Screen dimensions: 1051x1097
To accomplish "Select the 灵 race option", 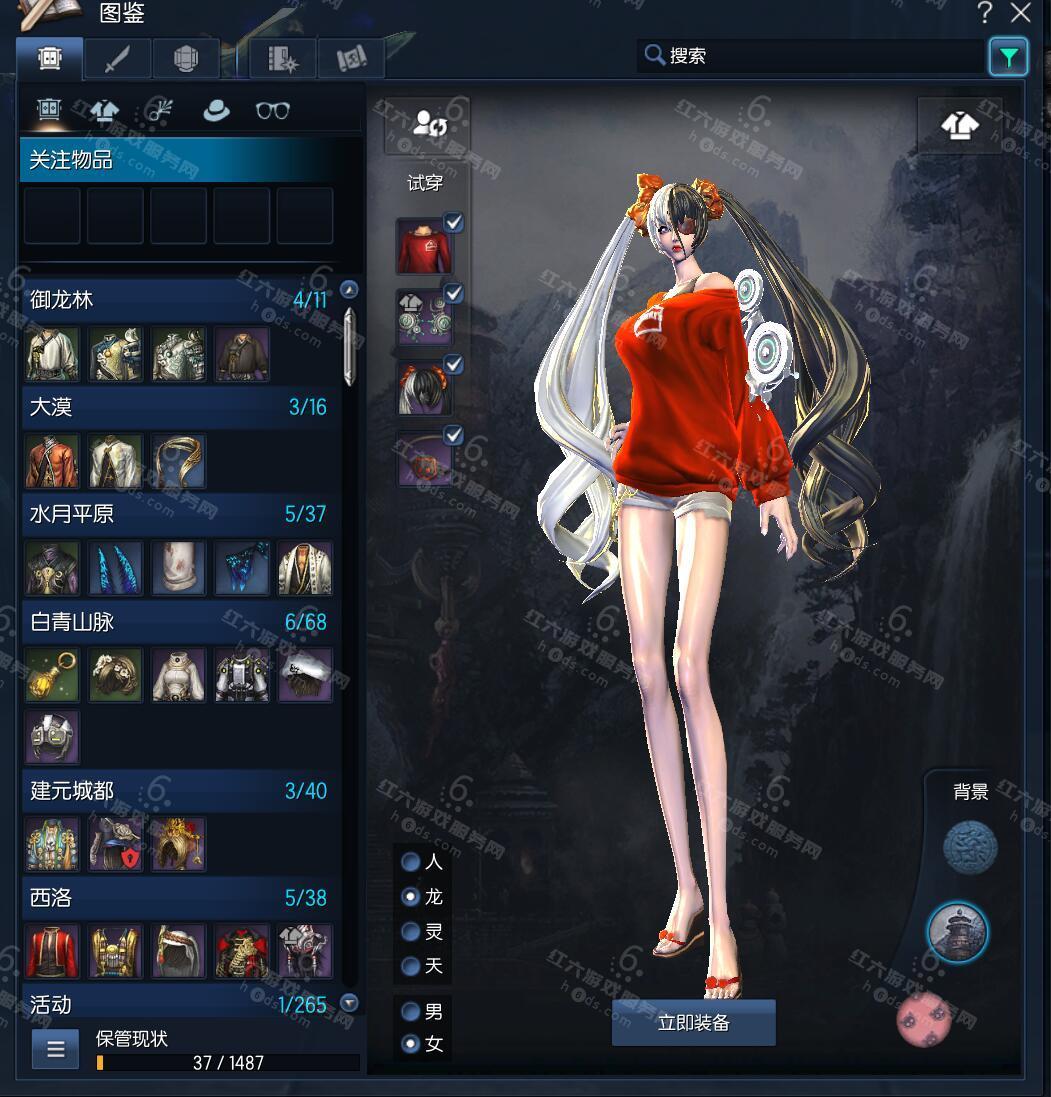I will 410,931.
